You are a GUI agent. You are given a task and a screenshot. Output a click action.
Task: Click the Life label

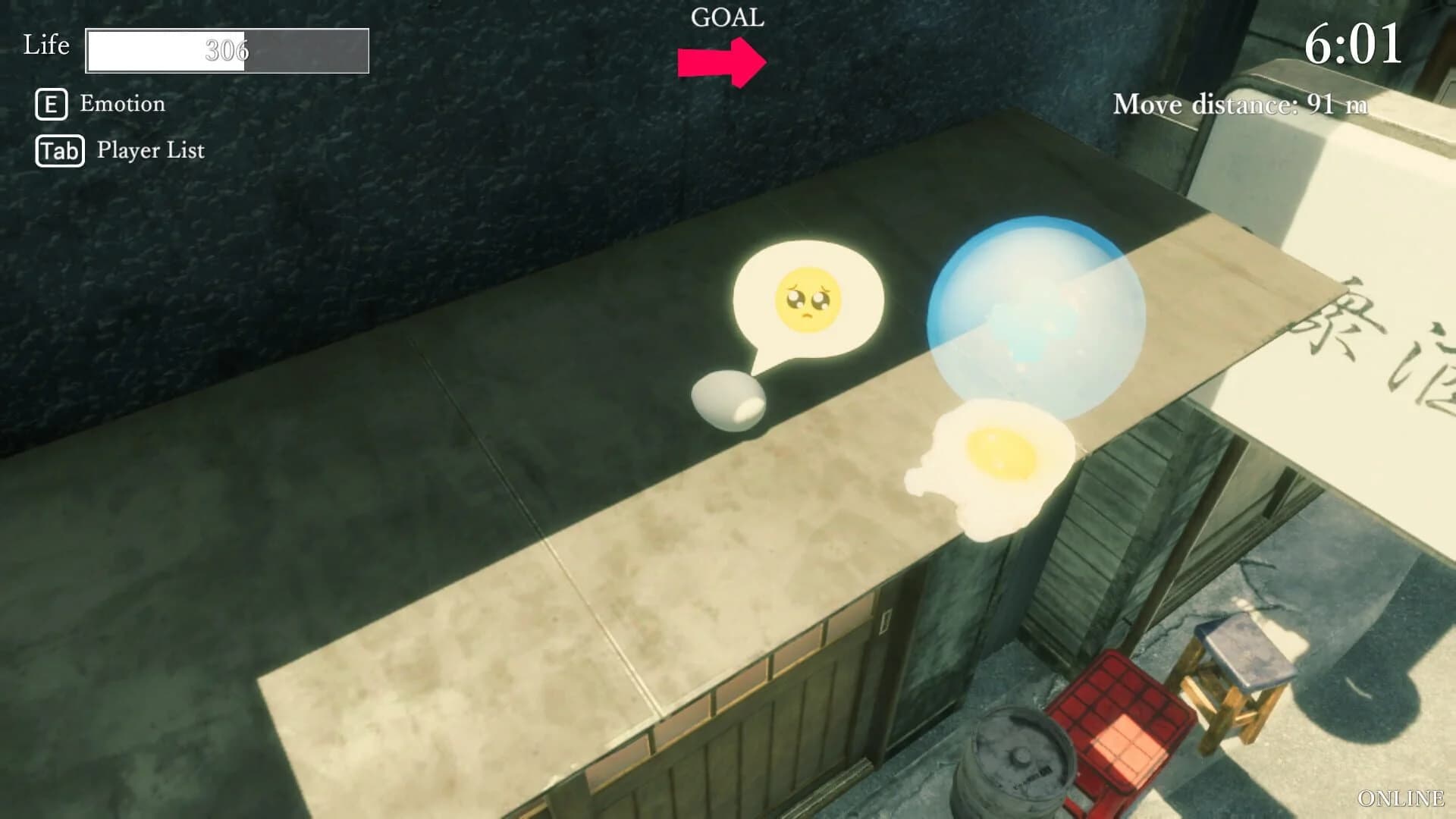[45, 45]
